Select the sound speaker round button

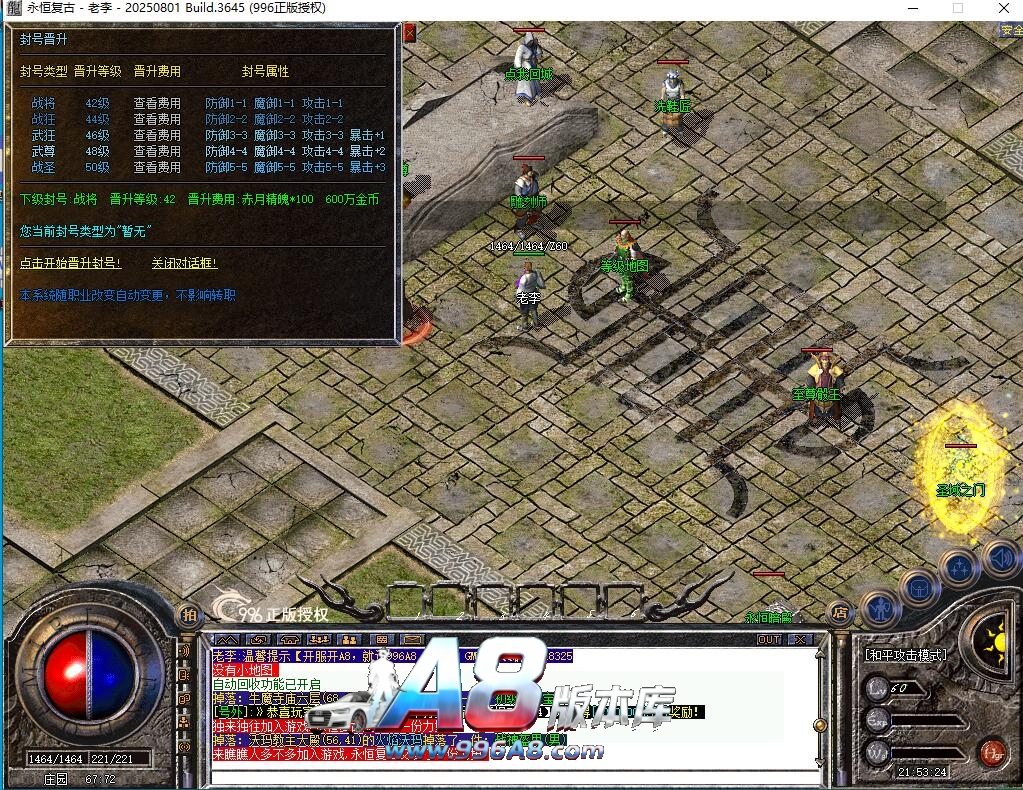click(x=998, y=559)
